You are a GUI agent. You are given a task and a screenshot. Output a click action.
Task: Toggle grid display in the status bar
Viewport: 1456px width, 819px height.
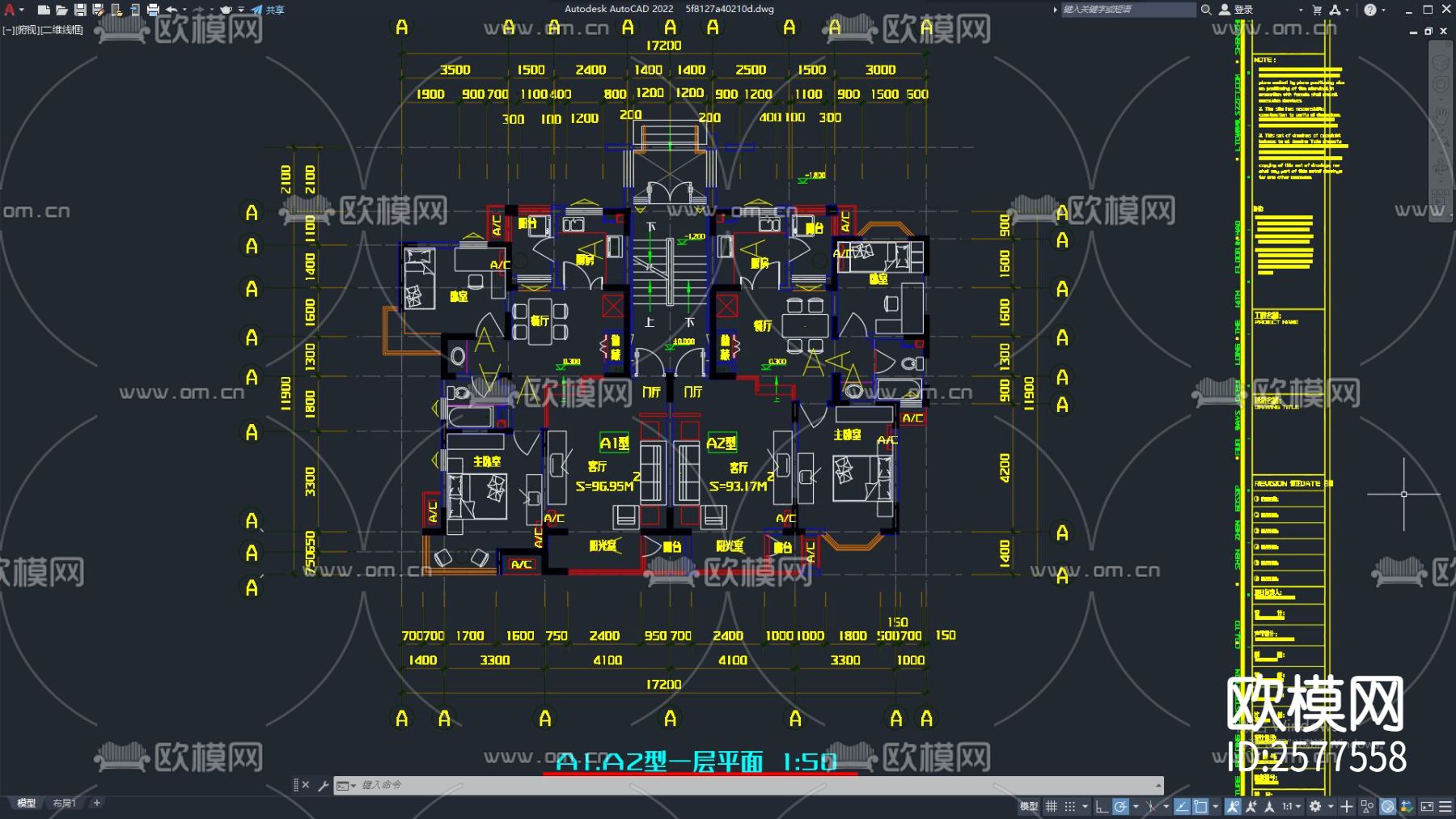tap(1052, 806)
